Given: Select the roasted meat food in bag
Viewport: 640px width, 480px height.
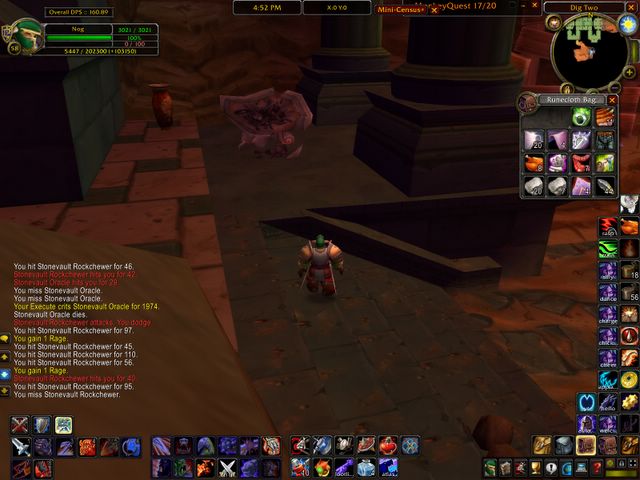Looking at the screenshot, I should click(x=532, y=163).
